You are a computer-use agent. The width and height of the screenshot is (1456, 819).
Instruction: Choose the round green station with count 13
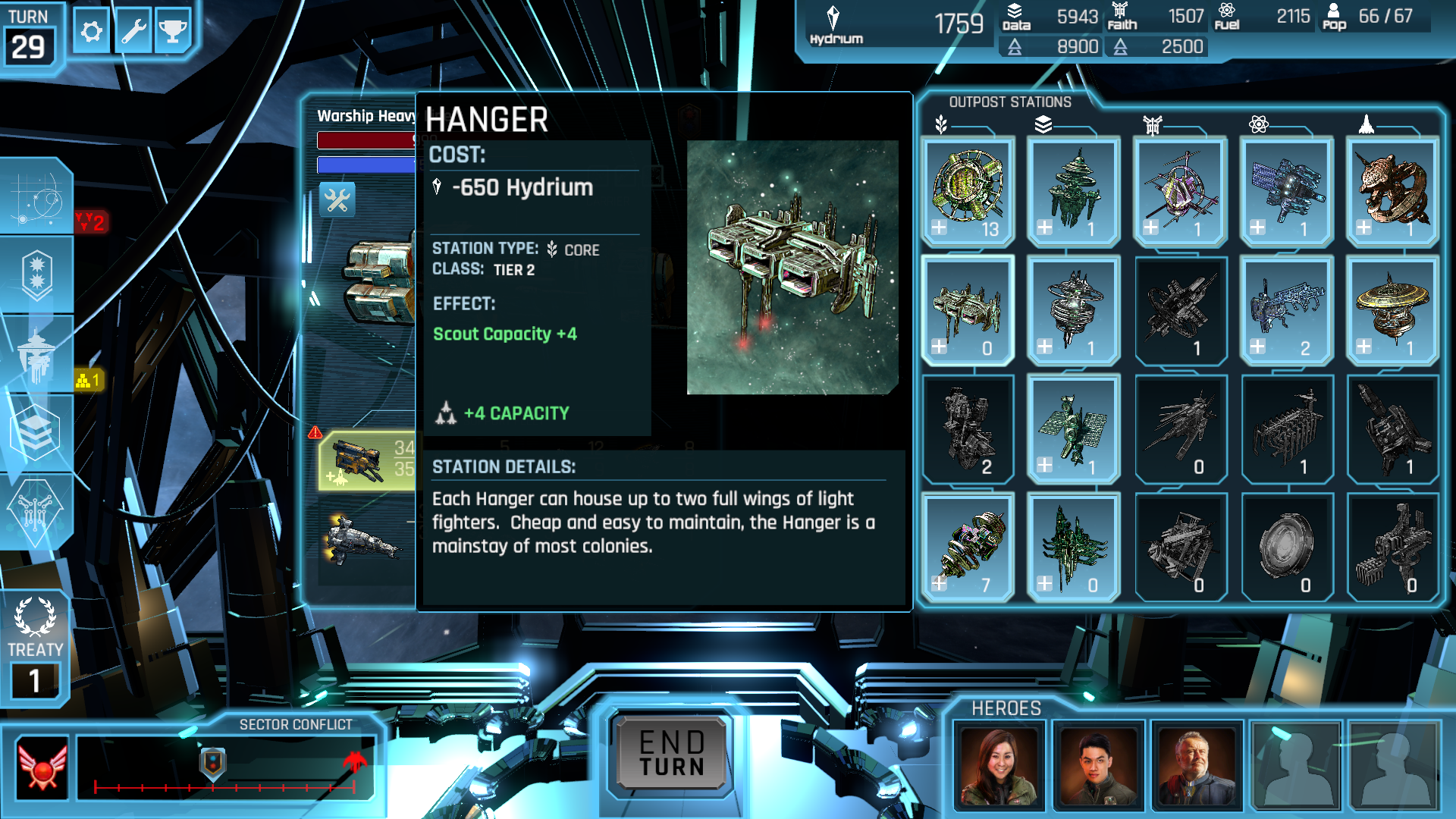point(968,191)
